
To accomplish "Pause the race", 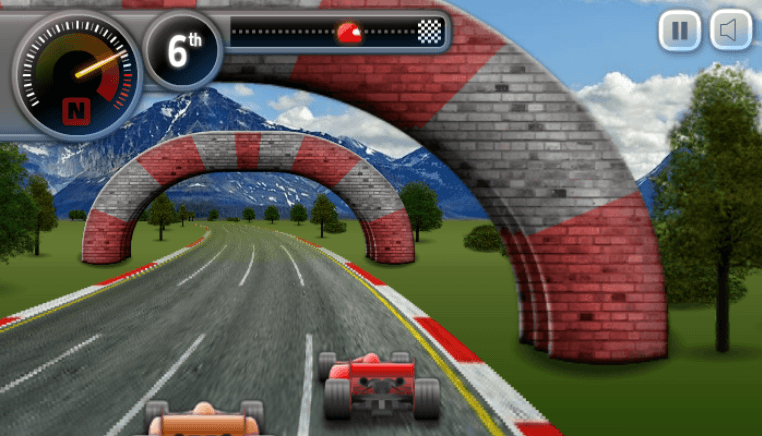I will 679,31.
